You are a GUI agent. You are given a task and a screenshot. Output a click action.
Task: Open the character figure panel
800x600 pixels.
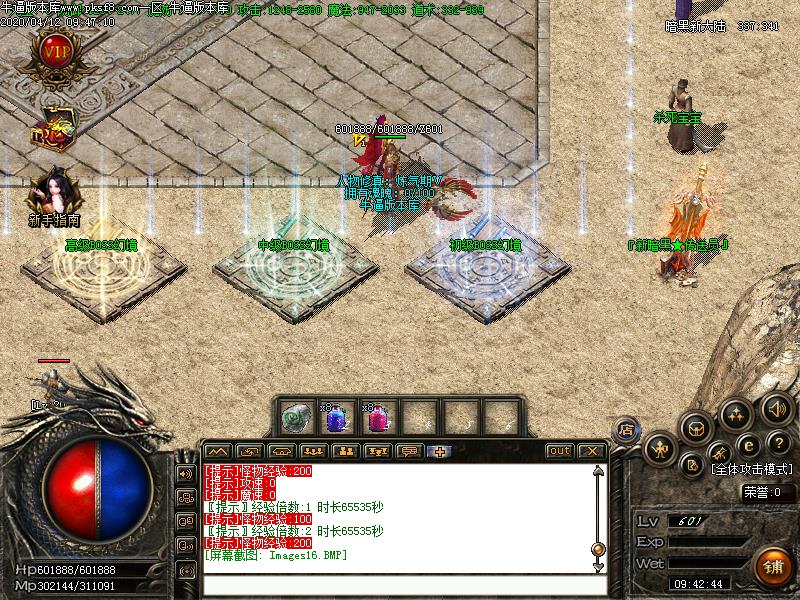pos(659,448)
